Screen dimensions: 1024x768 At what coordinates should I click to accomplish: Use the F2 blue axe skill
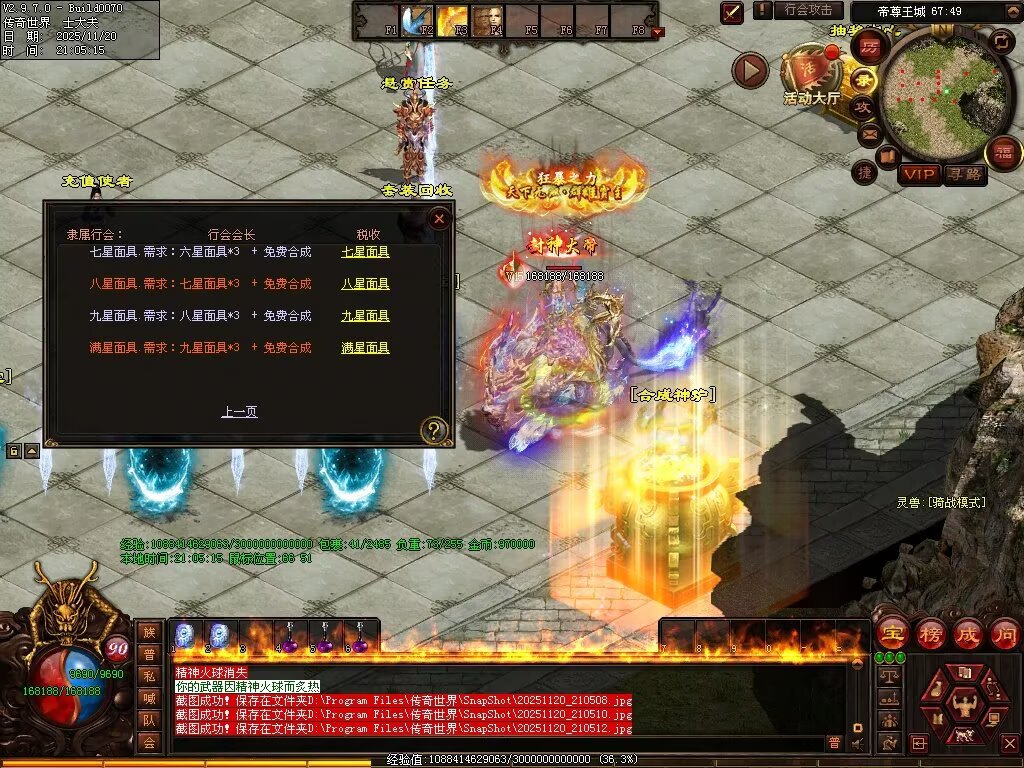pyautogui.click(x=416, y=19)
